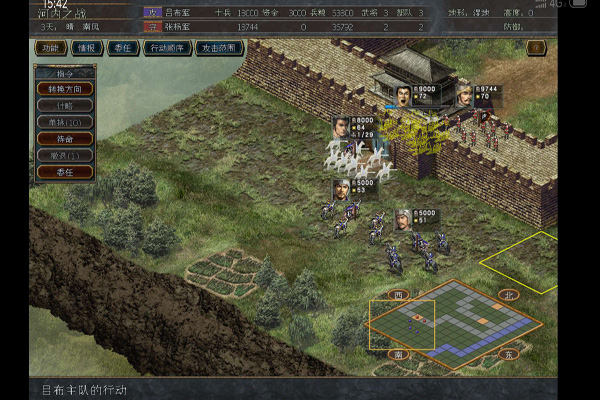This screenshot has height=400, width=600.
Task: Choose the 撤退 retreat command
Action: pos(64,155)
